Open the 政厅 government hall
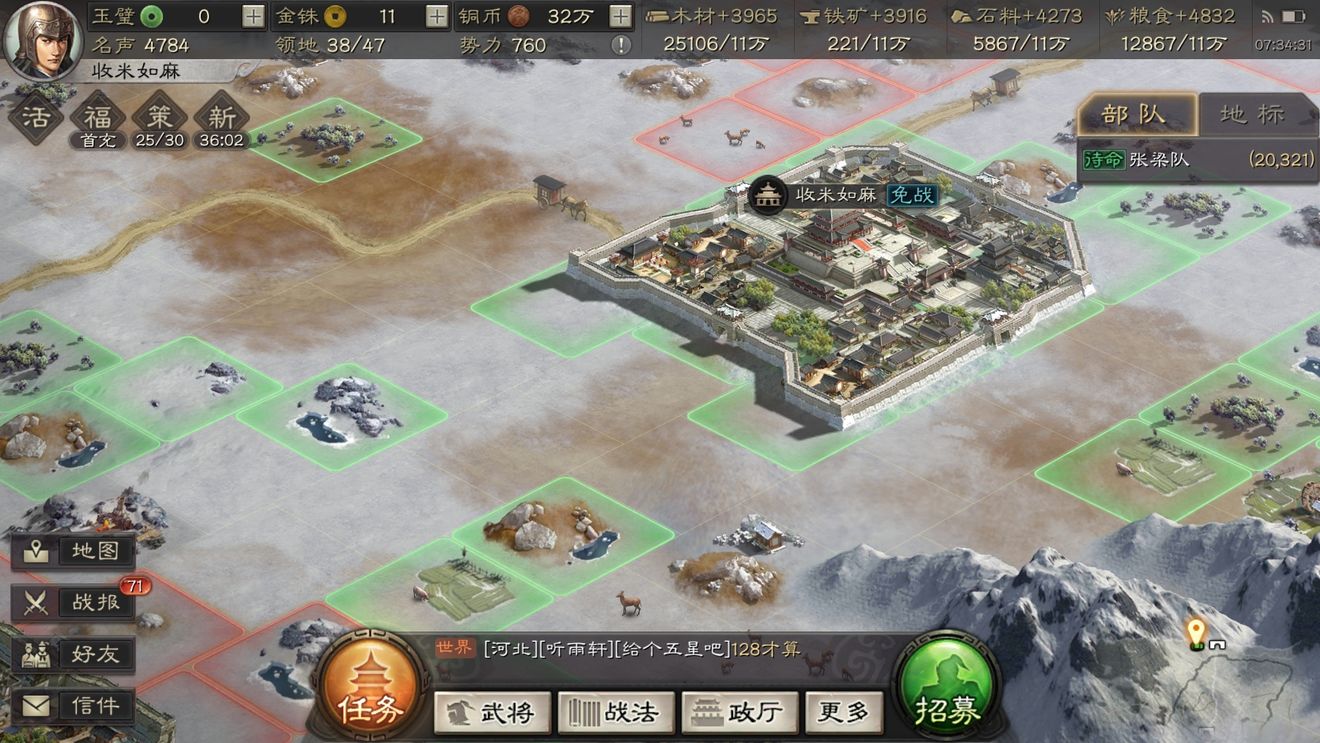This screenshot has height=743, width=1320. coord(738,713)
